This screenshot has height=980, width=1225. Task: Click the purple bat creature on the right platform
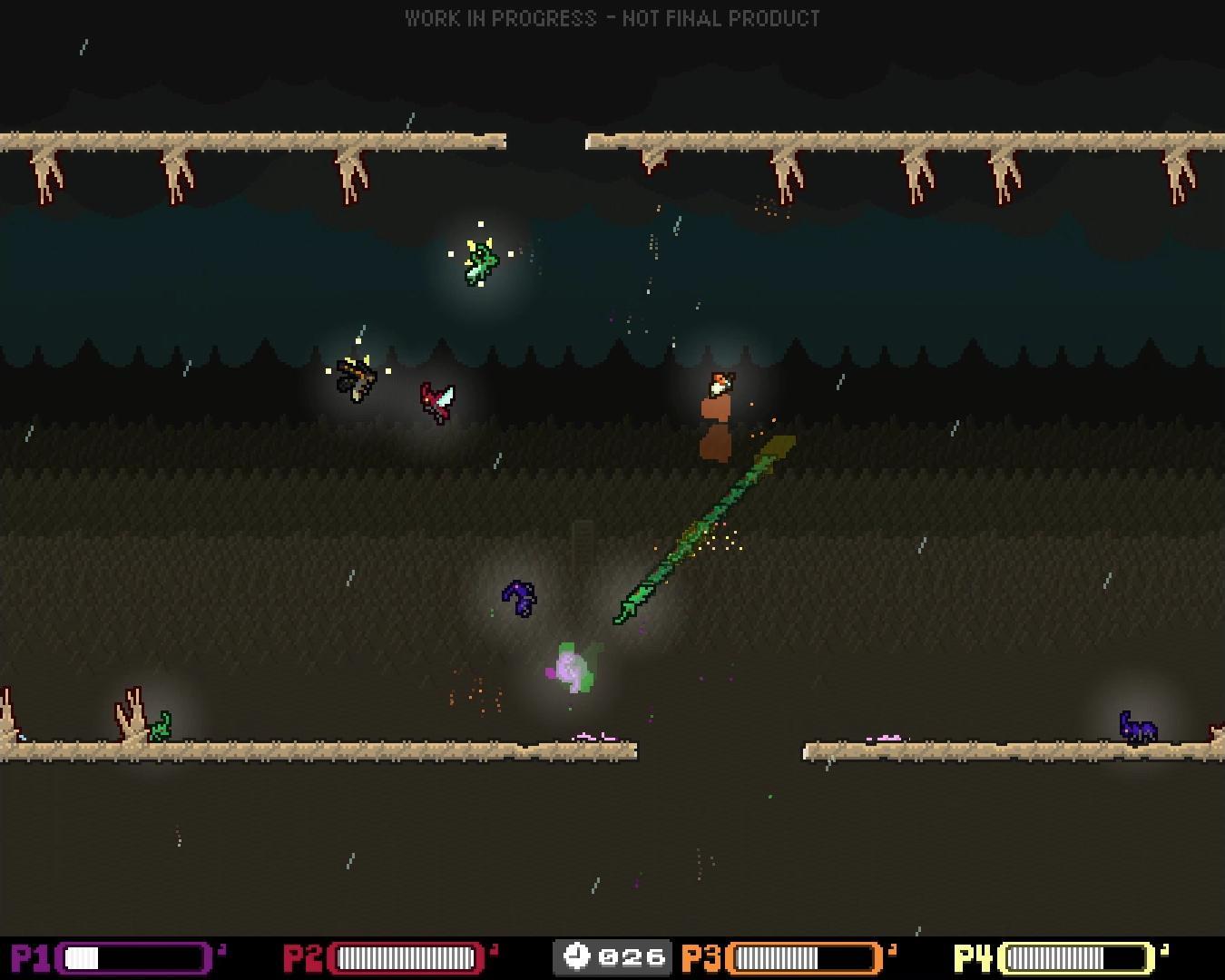click(1138, 728)
